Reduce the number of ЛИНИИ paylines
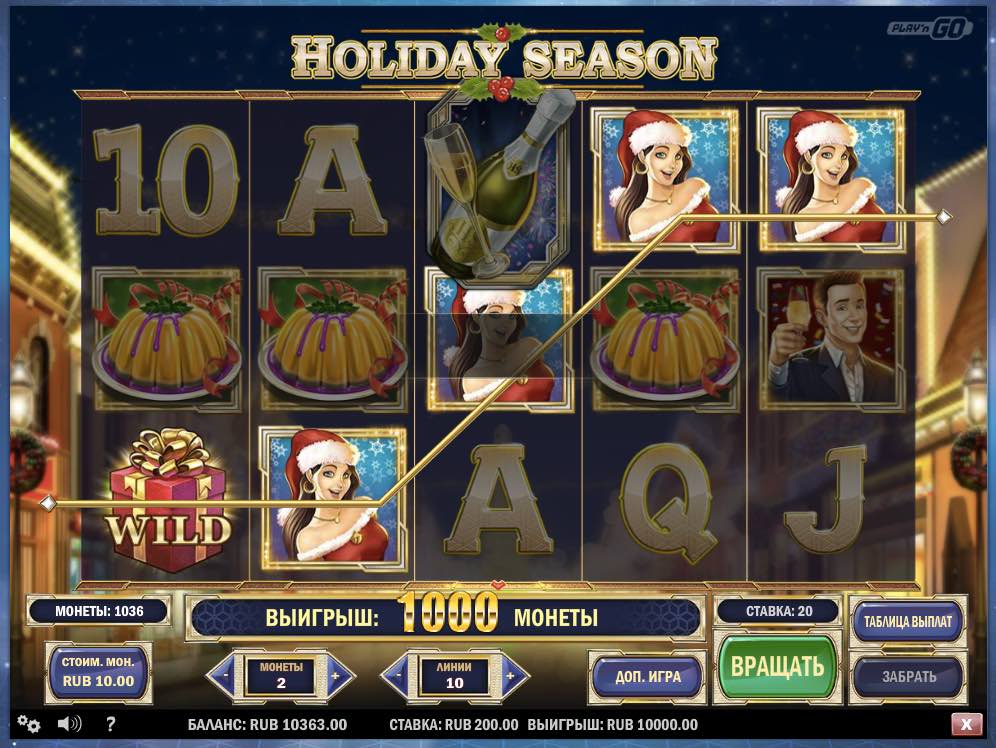 pyautogui.click(x=400, y=676)
